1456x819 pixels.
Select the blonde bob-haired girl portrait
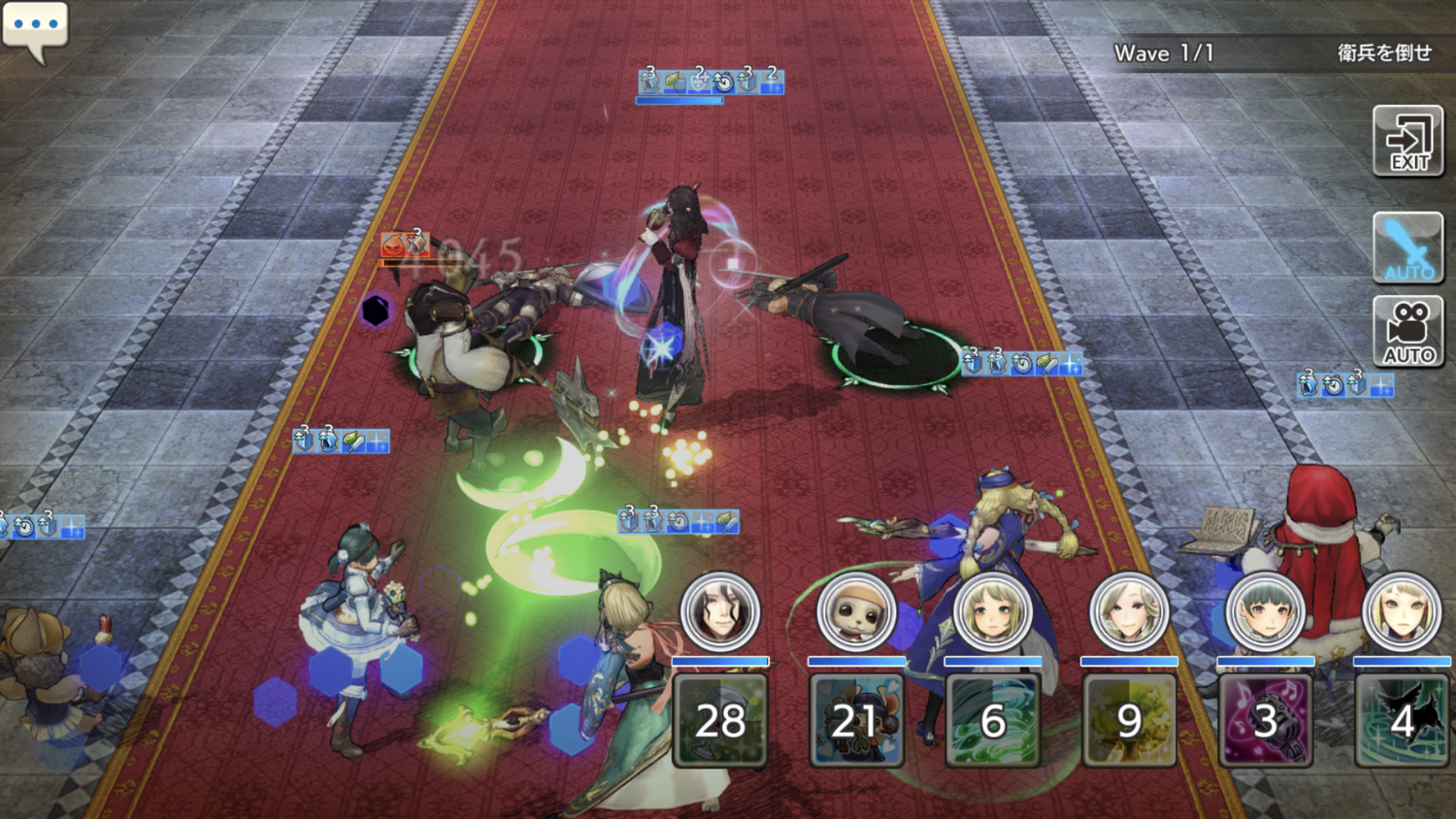[1402, 611]
